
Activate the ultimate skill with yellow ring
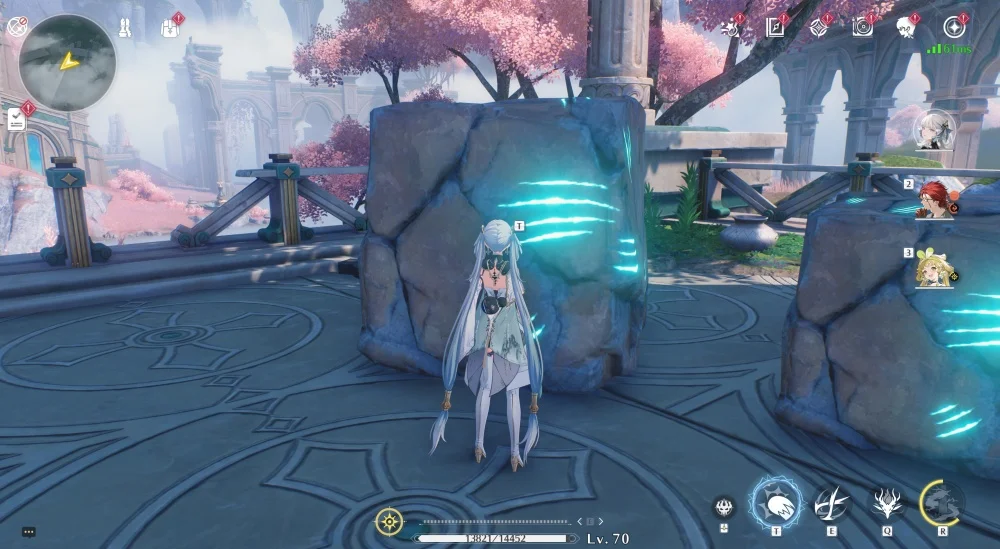pos(942,503)
